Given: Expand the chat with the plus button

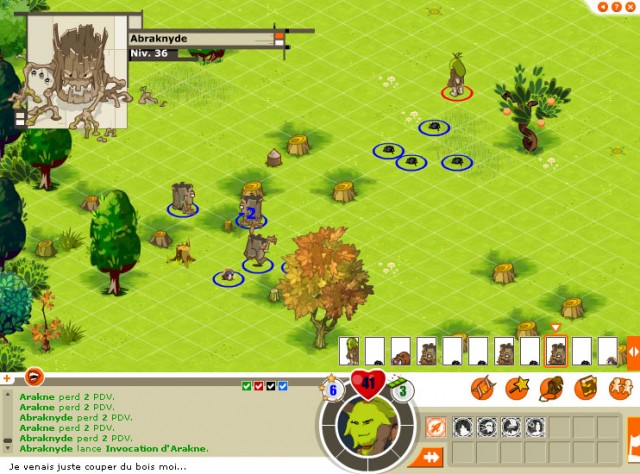Looking at the screenshot, I should (x=7, y=378).
